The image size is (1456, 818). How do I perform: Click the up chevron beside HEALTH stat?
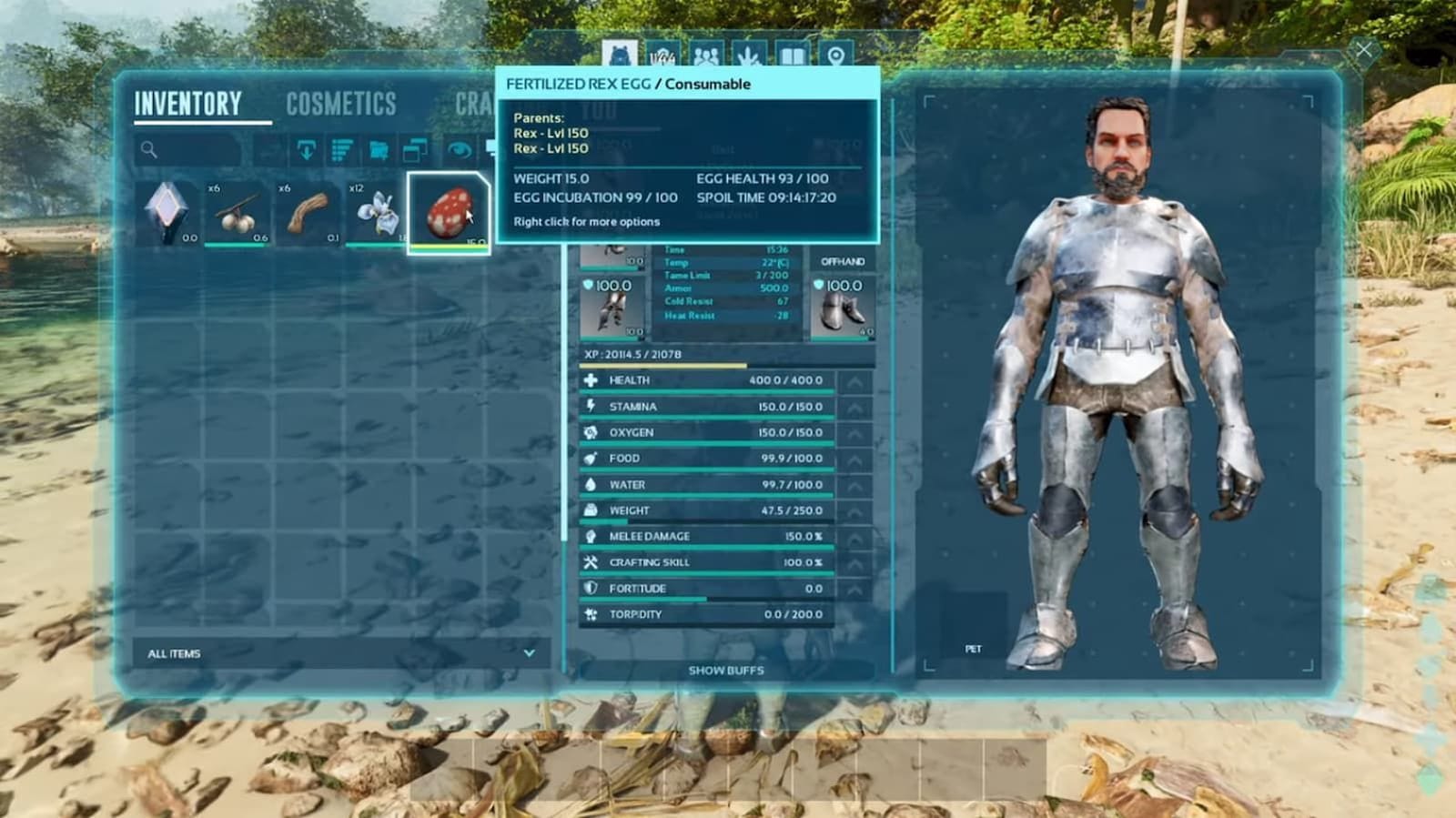(854, 380)
